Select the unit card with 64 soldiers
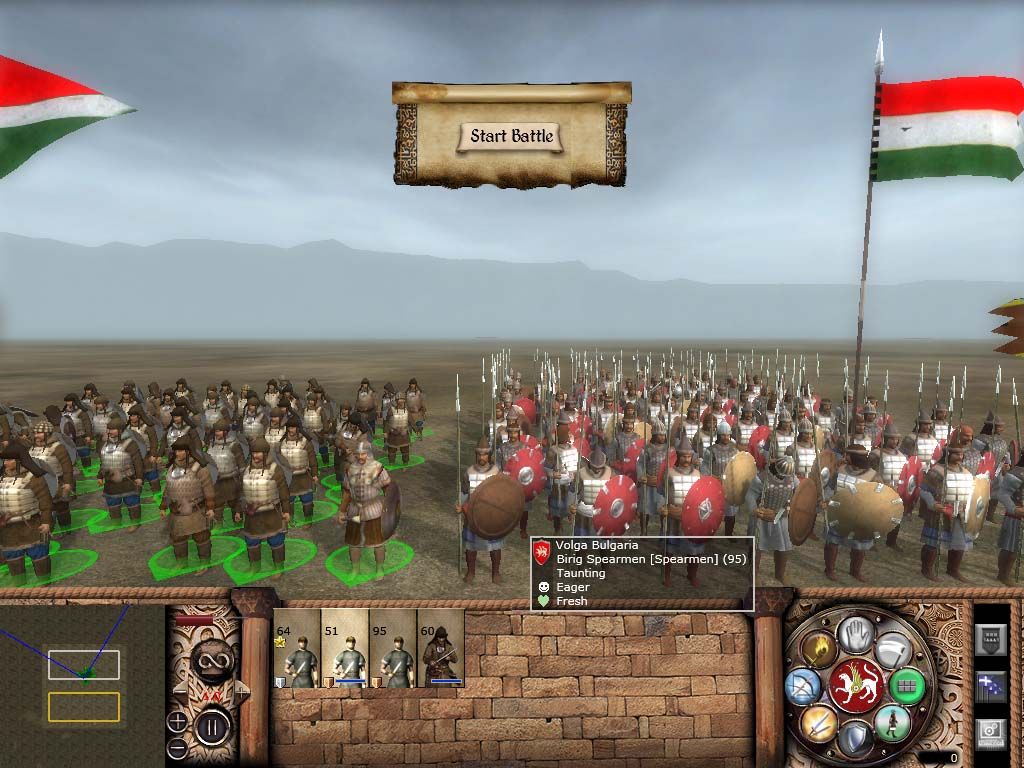Viewport: 1024px width, 768px height. pyautogui.click(x=297, y=650)
